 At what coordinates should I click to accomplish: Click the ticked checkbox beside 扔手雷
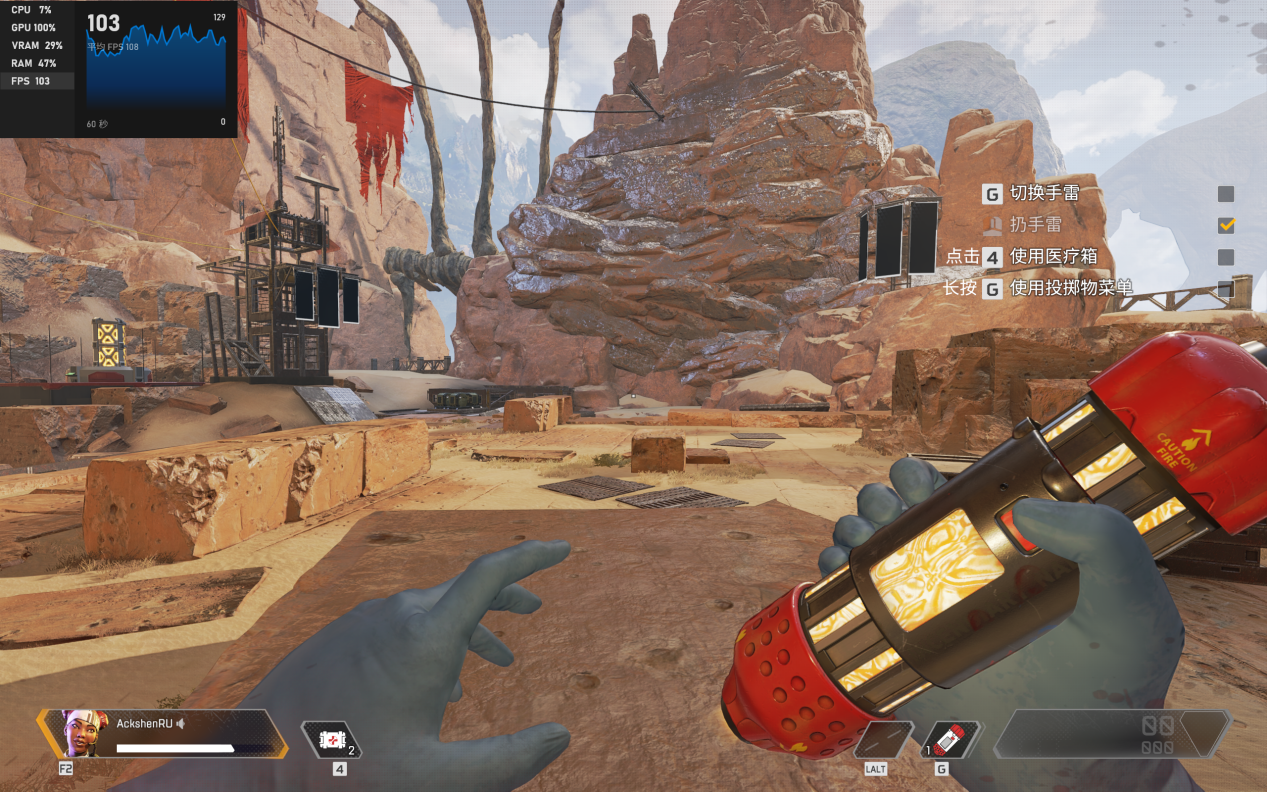pos(1226,225)
